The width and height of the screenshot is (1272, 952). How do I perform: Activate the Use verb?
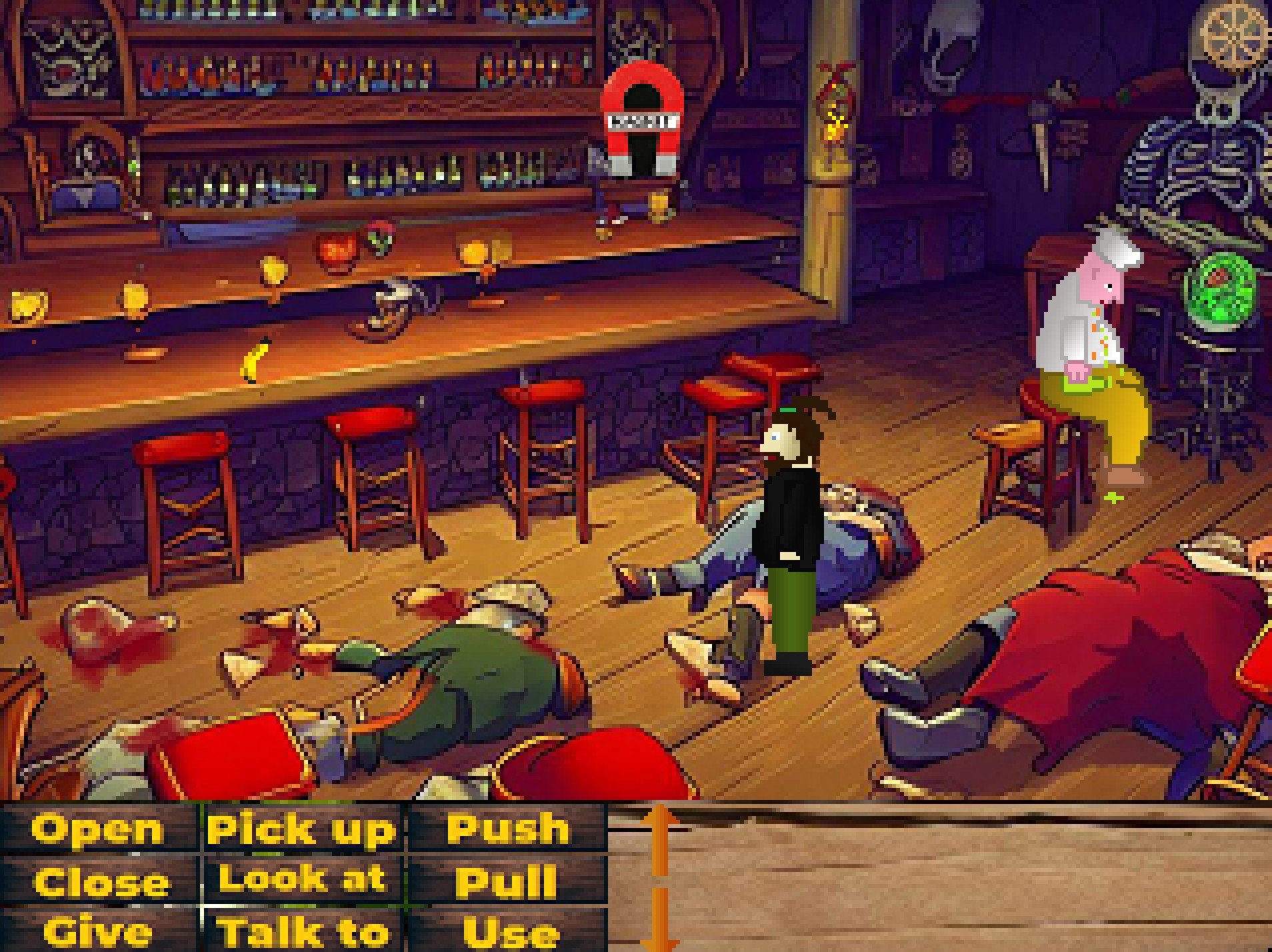click(x=511, y=932)
